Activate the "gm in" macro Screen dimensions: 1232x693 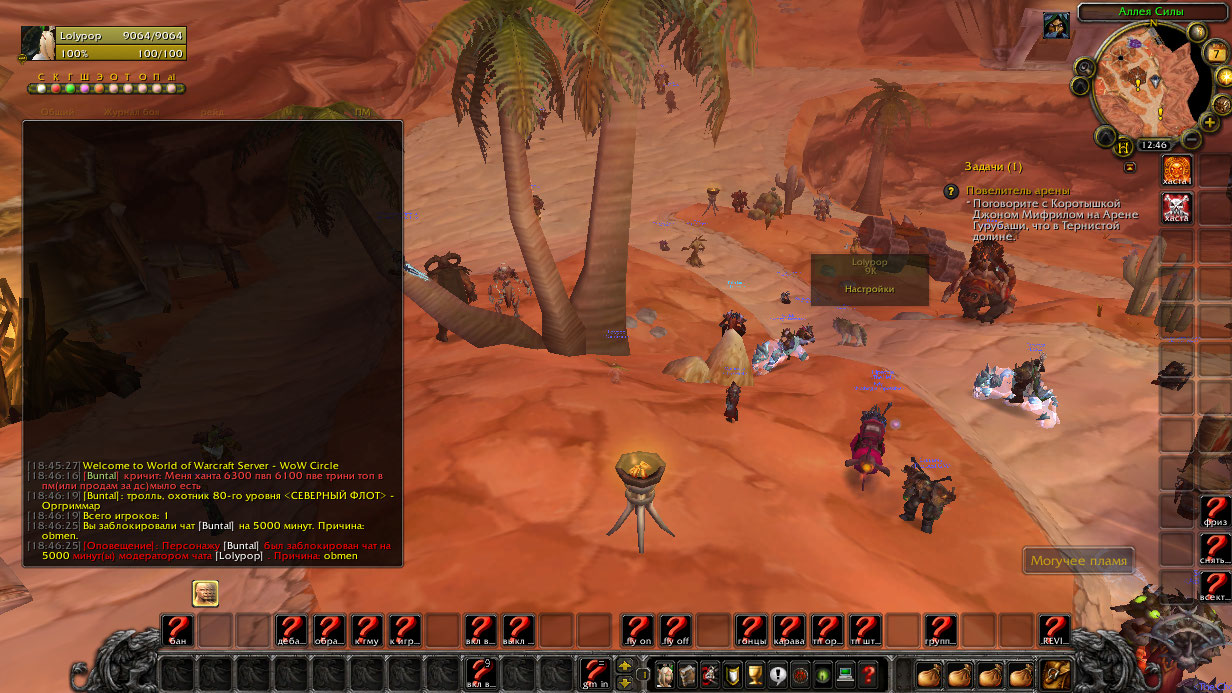595,673
